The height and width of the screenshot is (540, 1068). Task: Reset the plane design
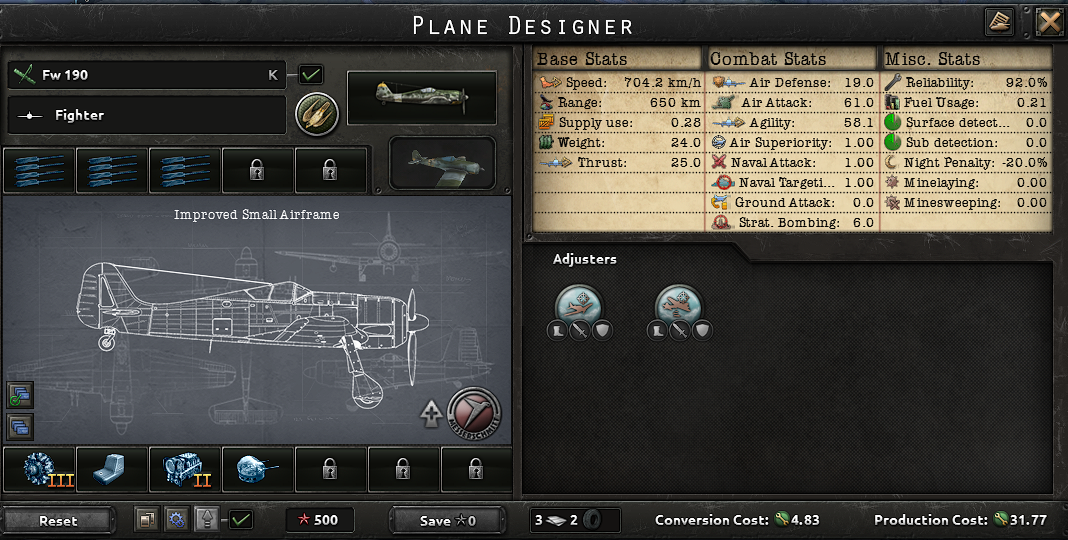58,520
